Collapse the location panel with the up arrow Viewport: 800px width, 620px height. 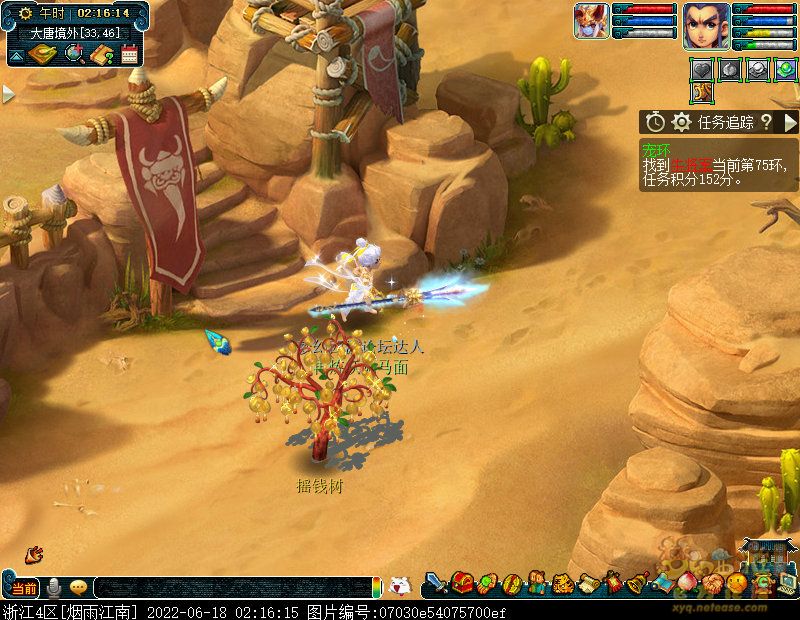(16, 54)
